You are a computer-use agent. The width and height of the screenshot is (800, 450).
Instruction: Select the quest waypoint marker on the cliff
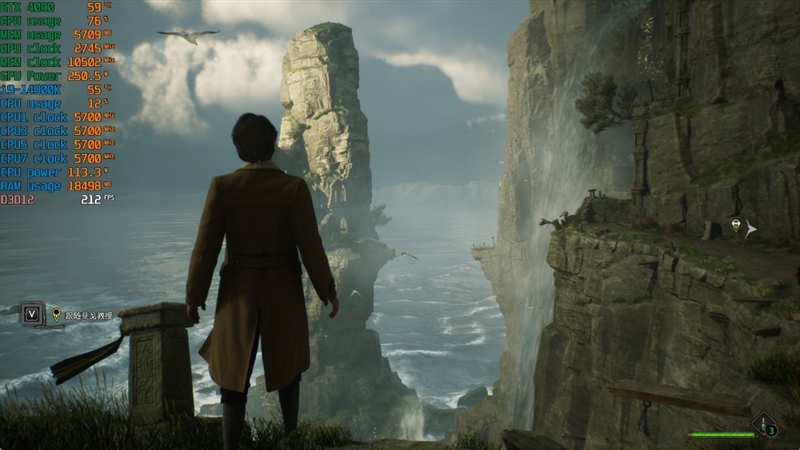click(737, 226)
